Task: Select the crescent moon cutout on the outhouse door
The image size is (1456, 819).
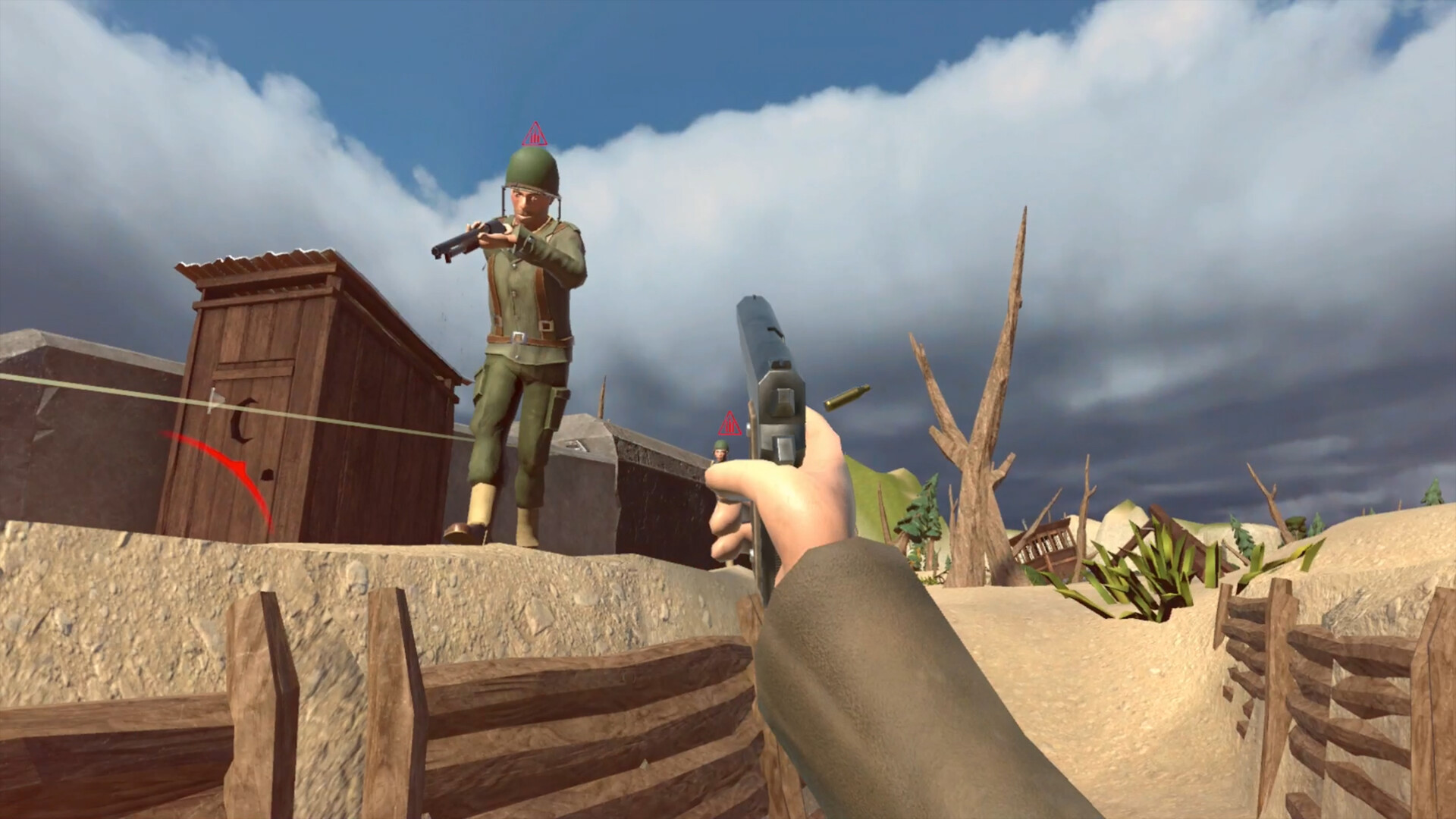Action: tap(241, 422)
